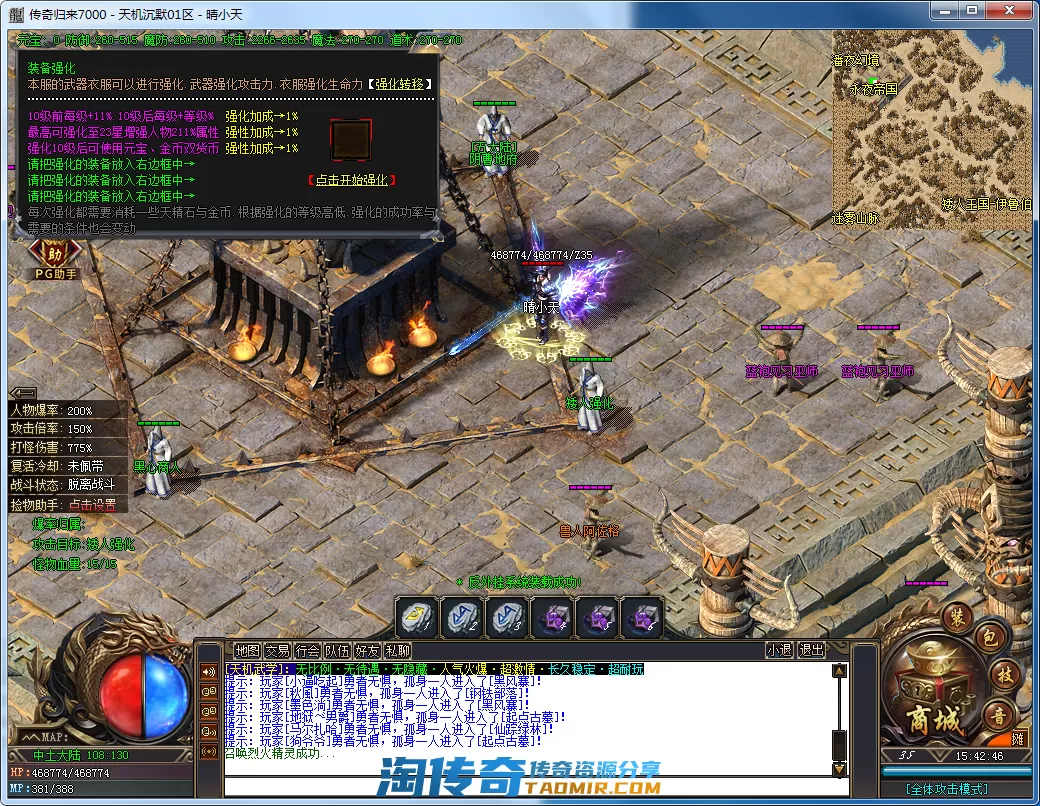Switch to the 私聊 private chat tab

[397, 650]
